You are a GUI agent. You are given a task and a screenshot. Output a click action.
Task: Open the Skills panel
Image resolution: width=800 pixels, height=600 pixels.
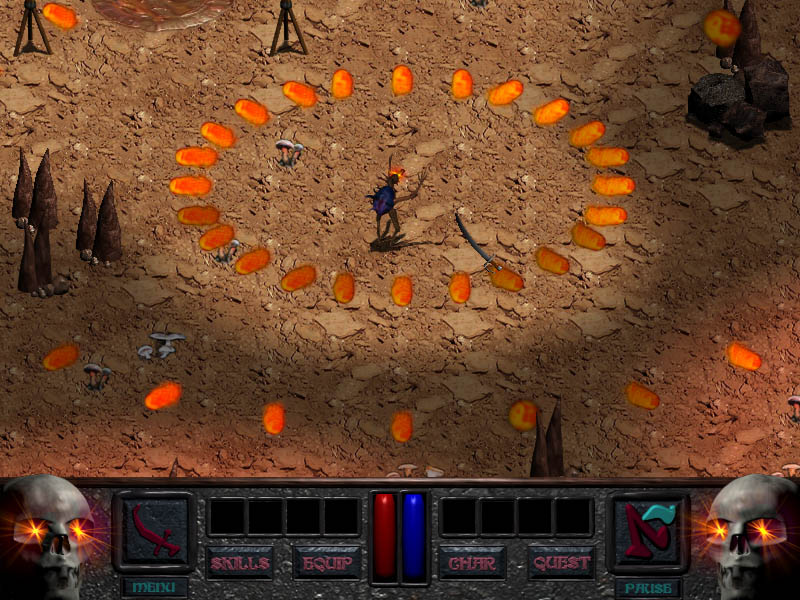239,563
